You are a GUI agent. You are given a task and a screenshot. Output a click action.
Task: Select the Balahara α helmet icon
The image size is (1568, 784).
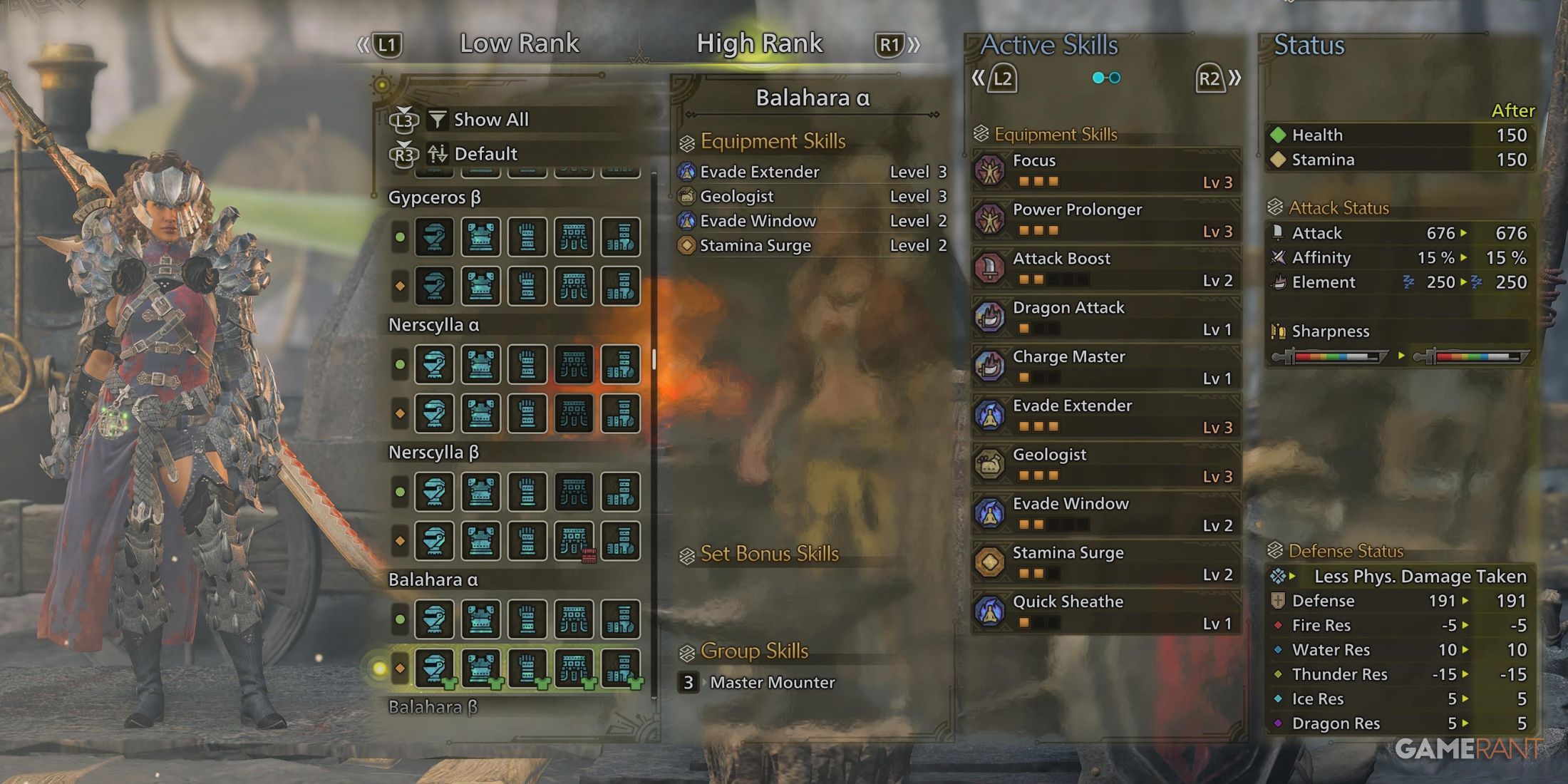(435, 619)
